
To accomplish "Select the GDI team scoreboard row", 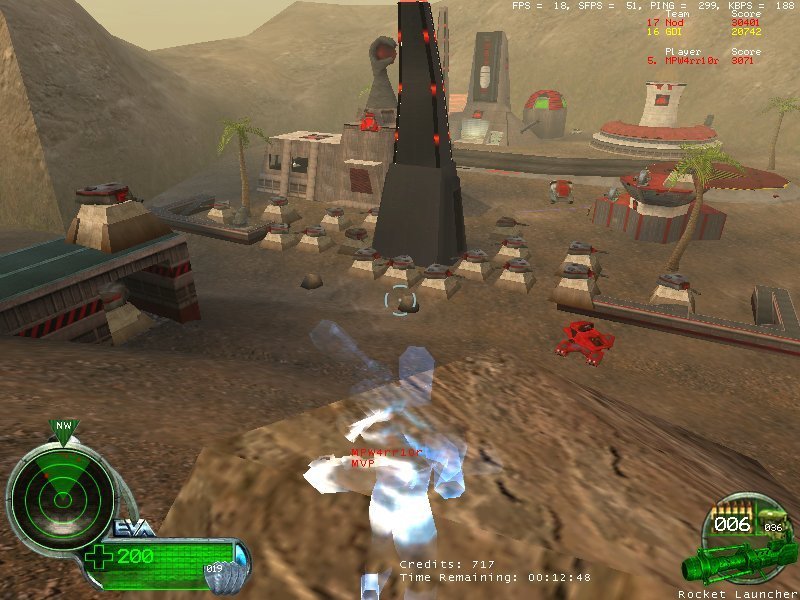I will pyautogui.click(x=701, y=33).
